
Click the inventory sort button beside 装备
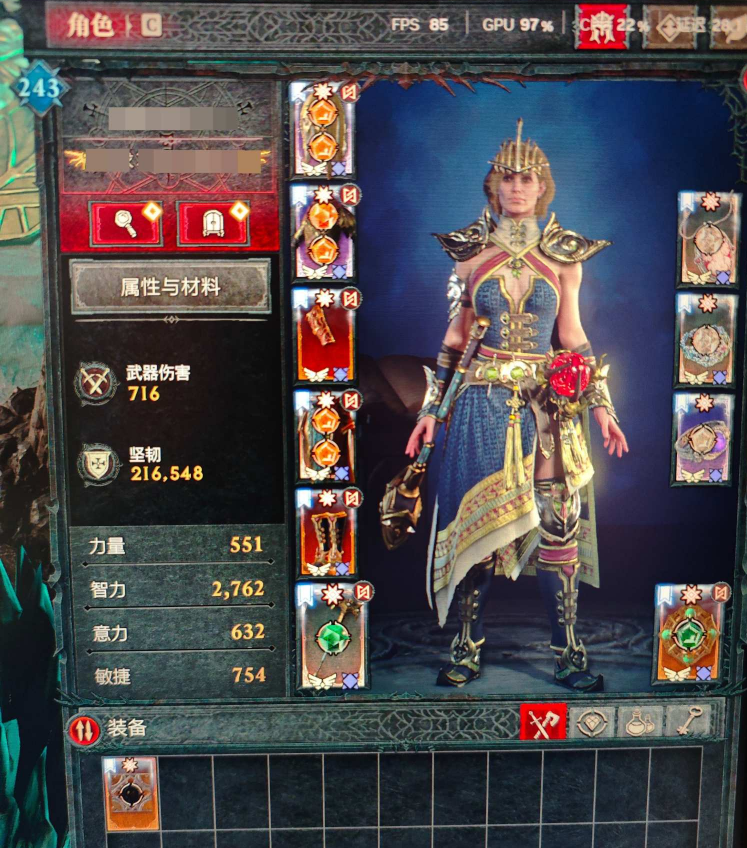tap(84, 729)
